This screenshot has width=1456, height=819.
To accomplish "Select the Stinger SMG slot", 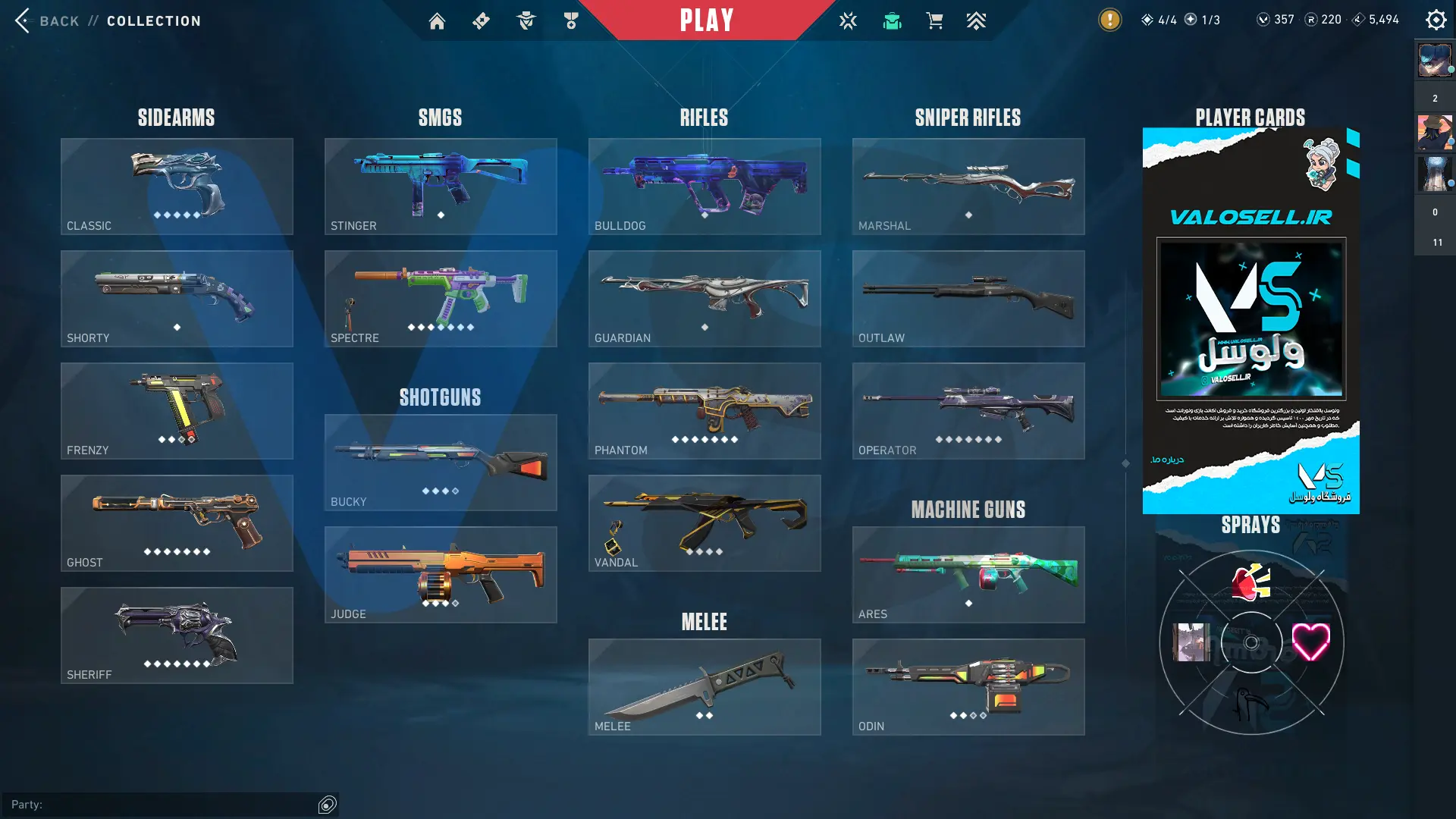I will [441, 187].
